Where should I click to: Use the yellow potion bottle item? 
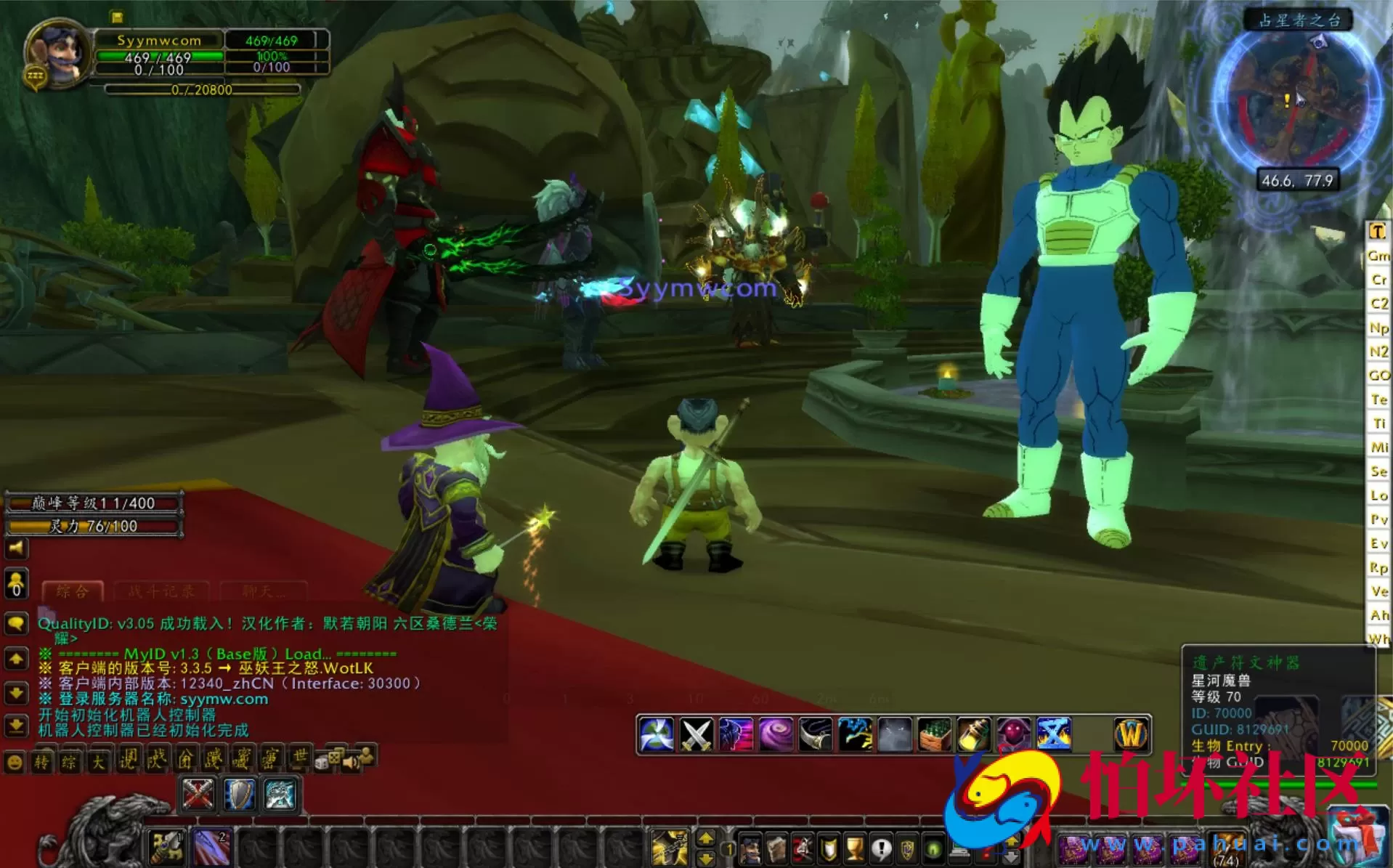click(974, 734)
